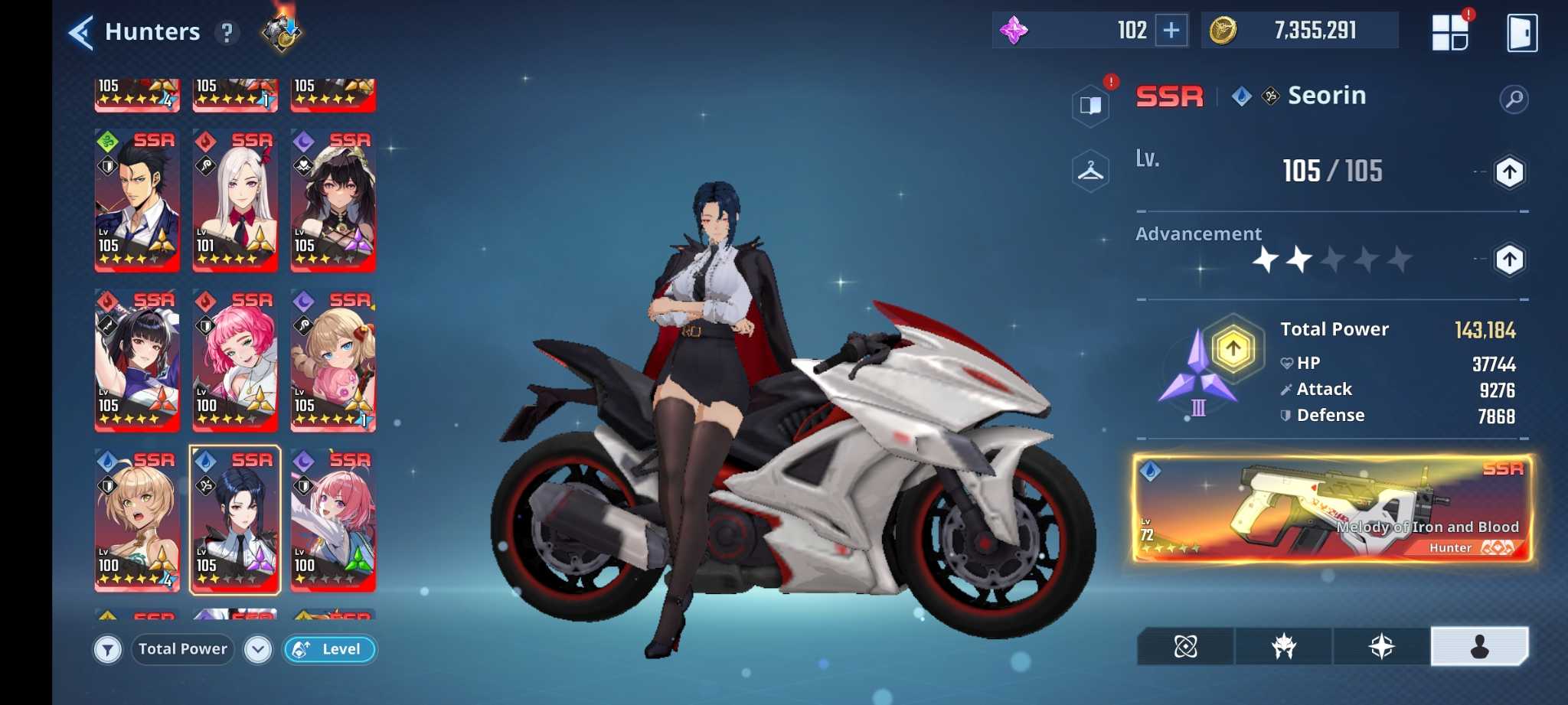The image size is (1568, 705).
Task: Inspect Seorin with the magnifier icon
Action: [x=1514, y=99]
